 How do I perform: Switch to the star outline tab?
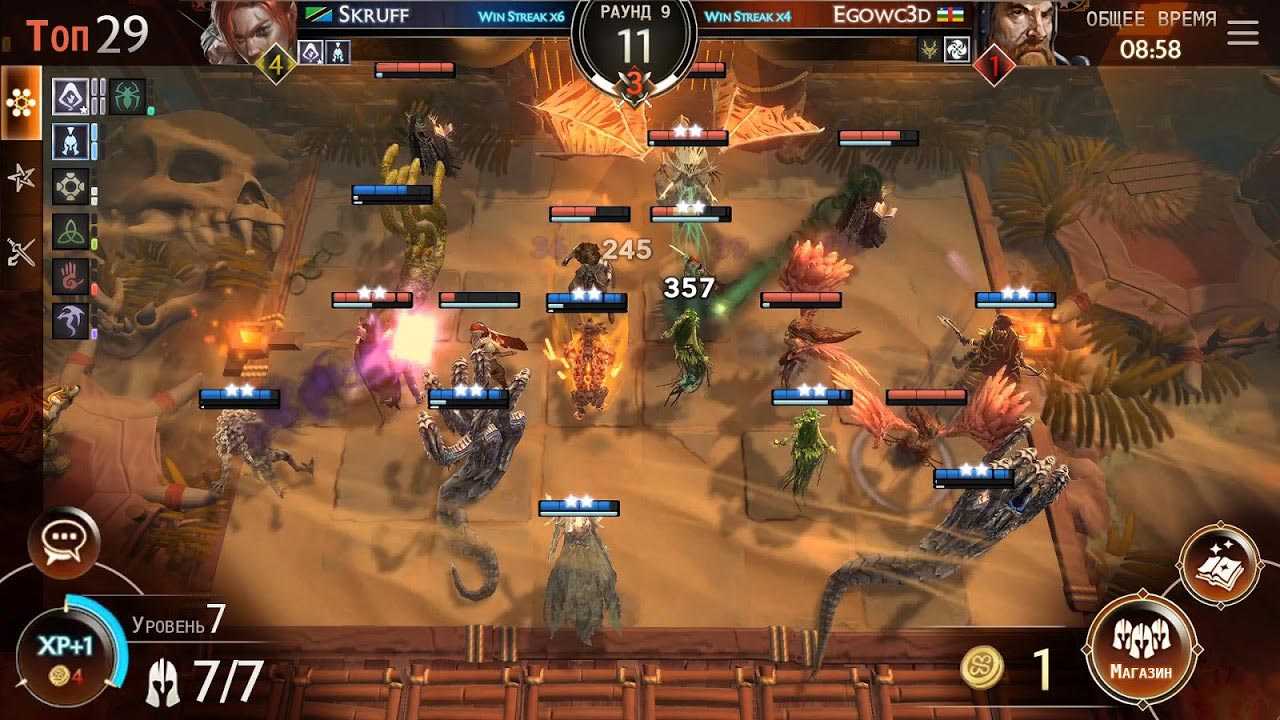coord(21,179)
